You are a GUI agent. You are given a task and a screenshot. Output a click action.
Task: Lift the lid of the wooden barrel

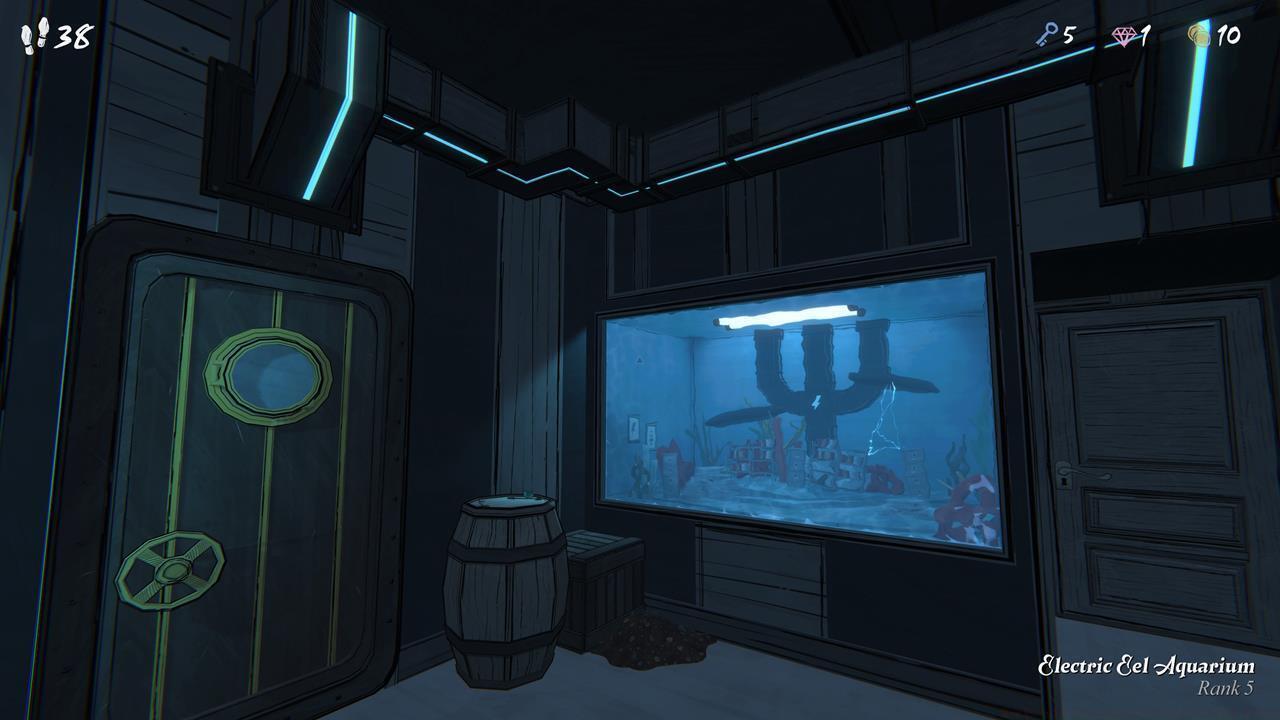508,505
